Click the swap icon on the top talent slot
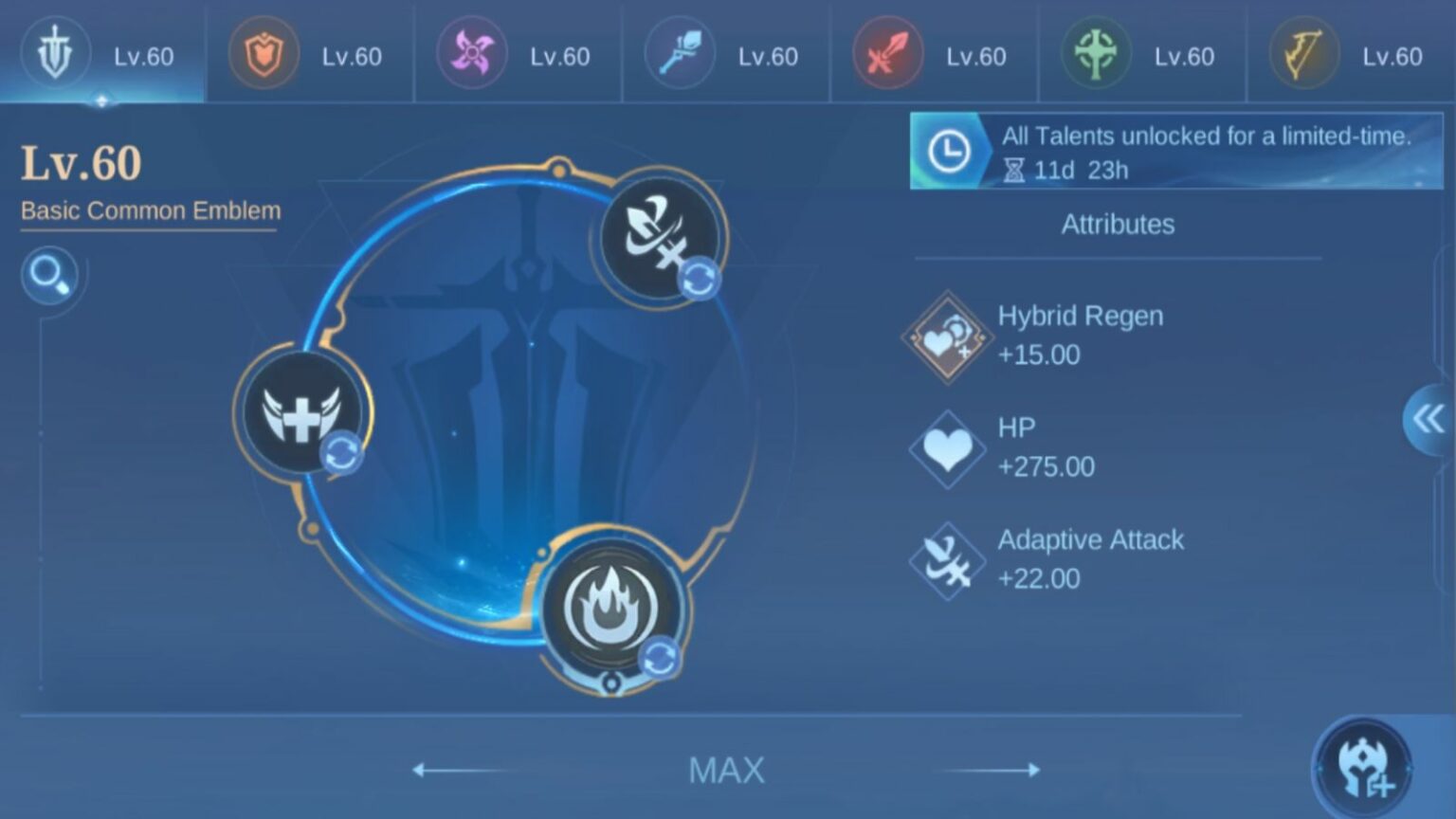This screenshot has width=1456, height=819. pyautogui.click(x=699, y=280)
